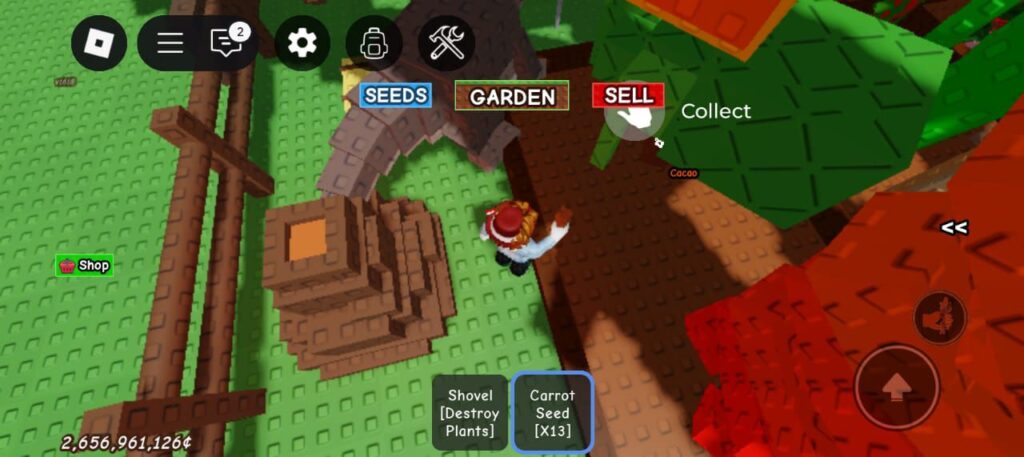The image size is (1024, 457).
Task: Tap the round button above jump
Action: (x=940, y=318)
